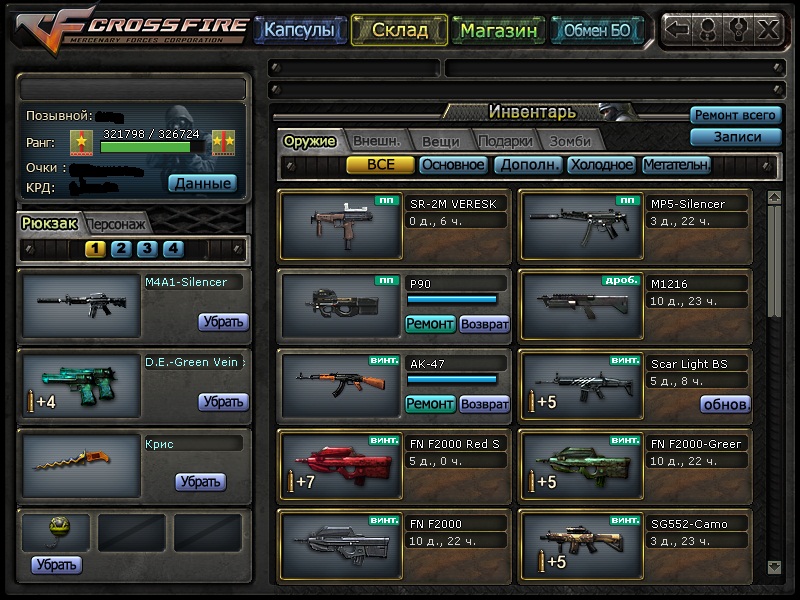Open the Записи records

pos(735,137)
